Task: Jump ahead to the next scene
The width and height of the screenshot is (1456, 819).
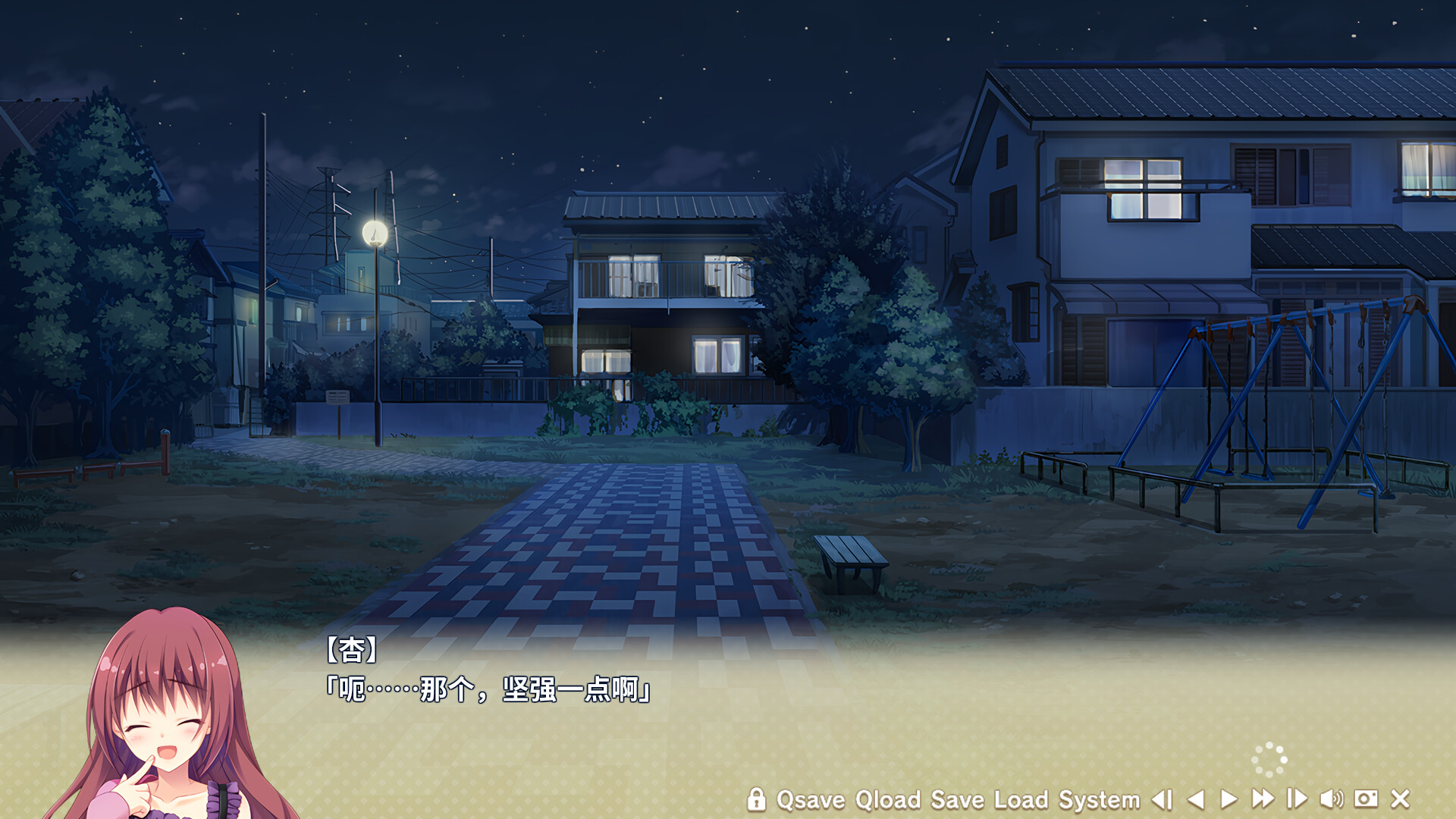Action: click(x=1297, y=799)
